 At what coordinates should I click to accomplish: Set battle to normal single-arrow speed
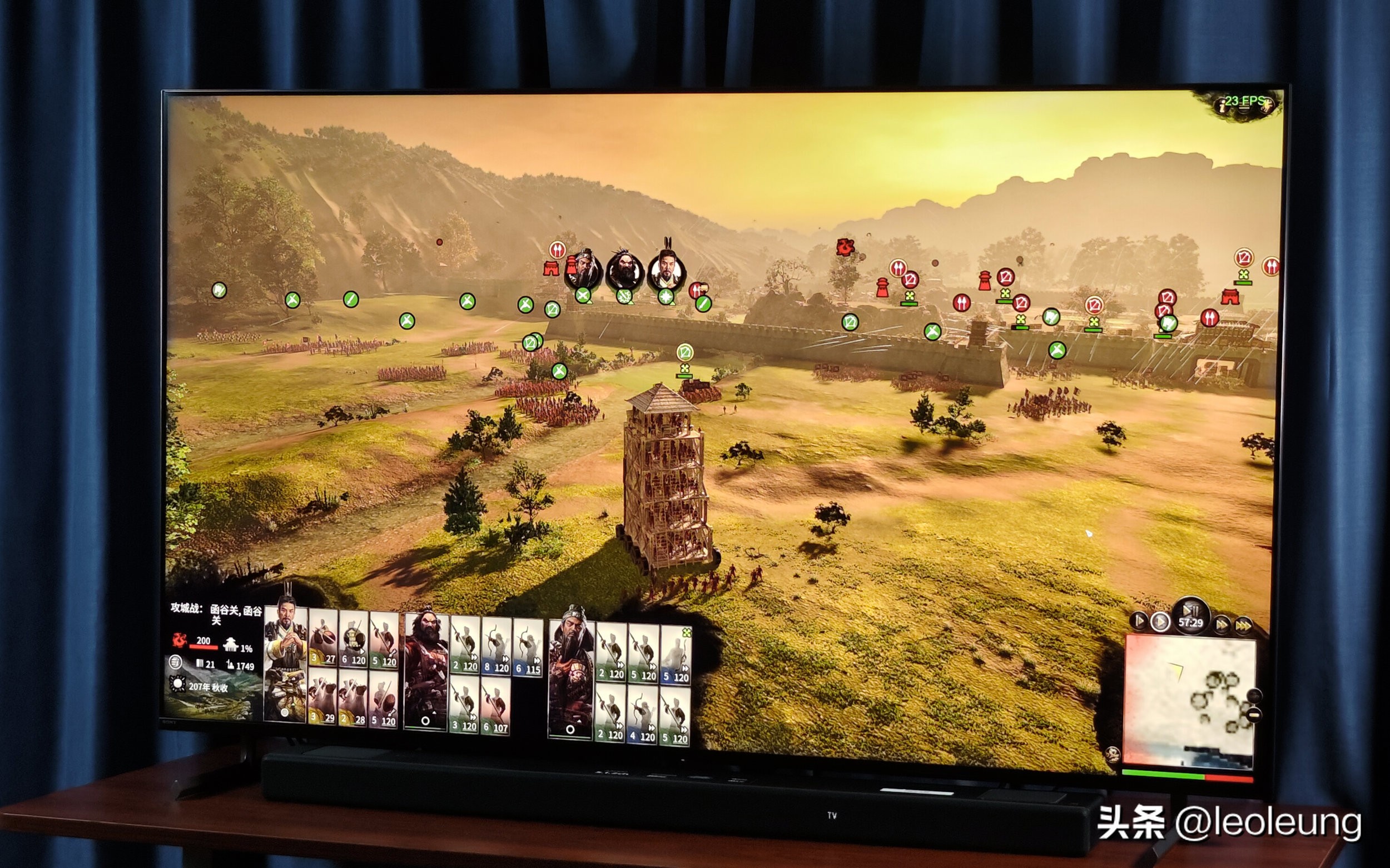click(x=1160, y=622)
